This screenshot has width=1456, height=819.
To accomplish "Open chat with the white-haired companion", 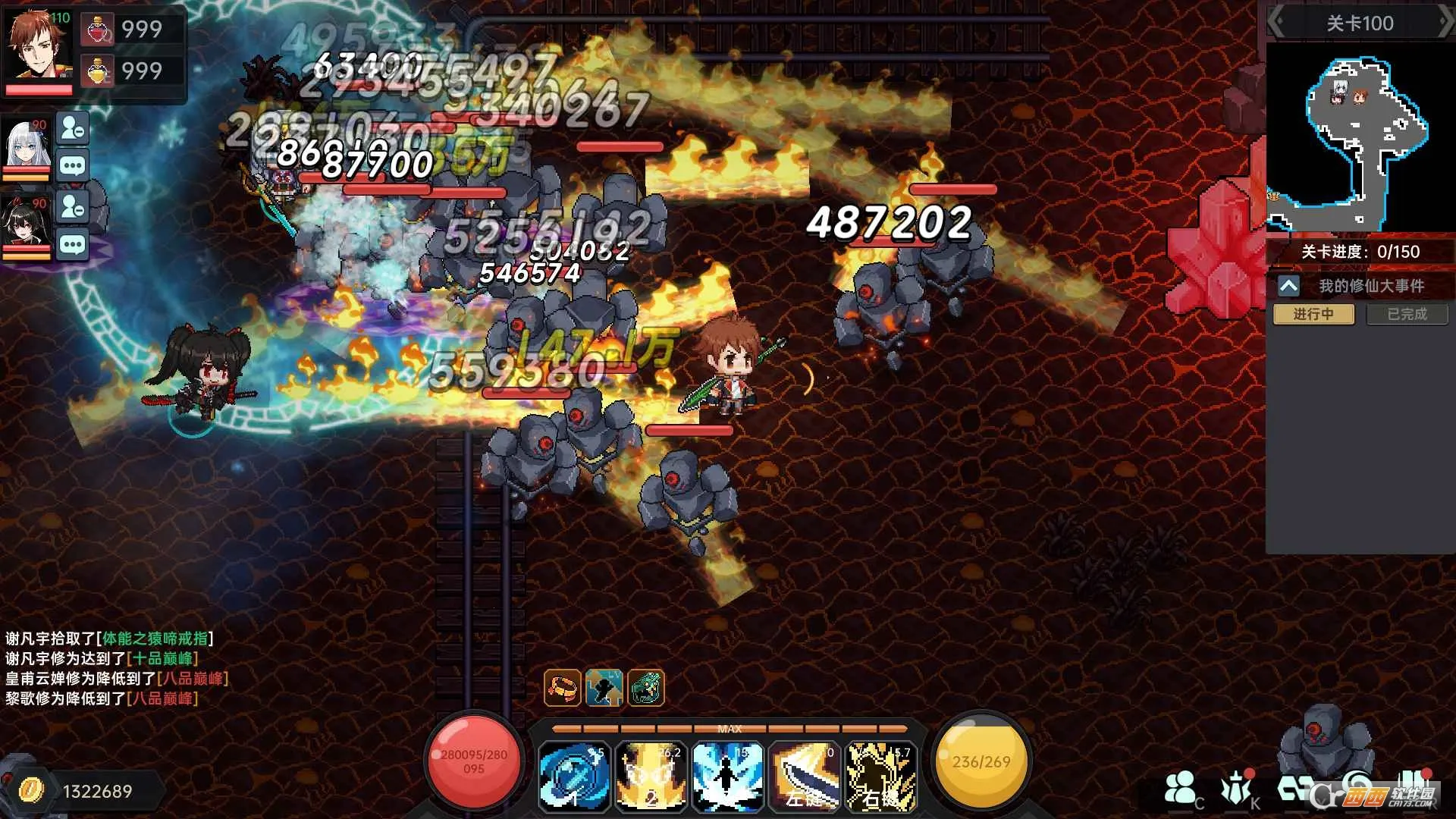I will 73,166.
